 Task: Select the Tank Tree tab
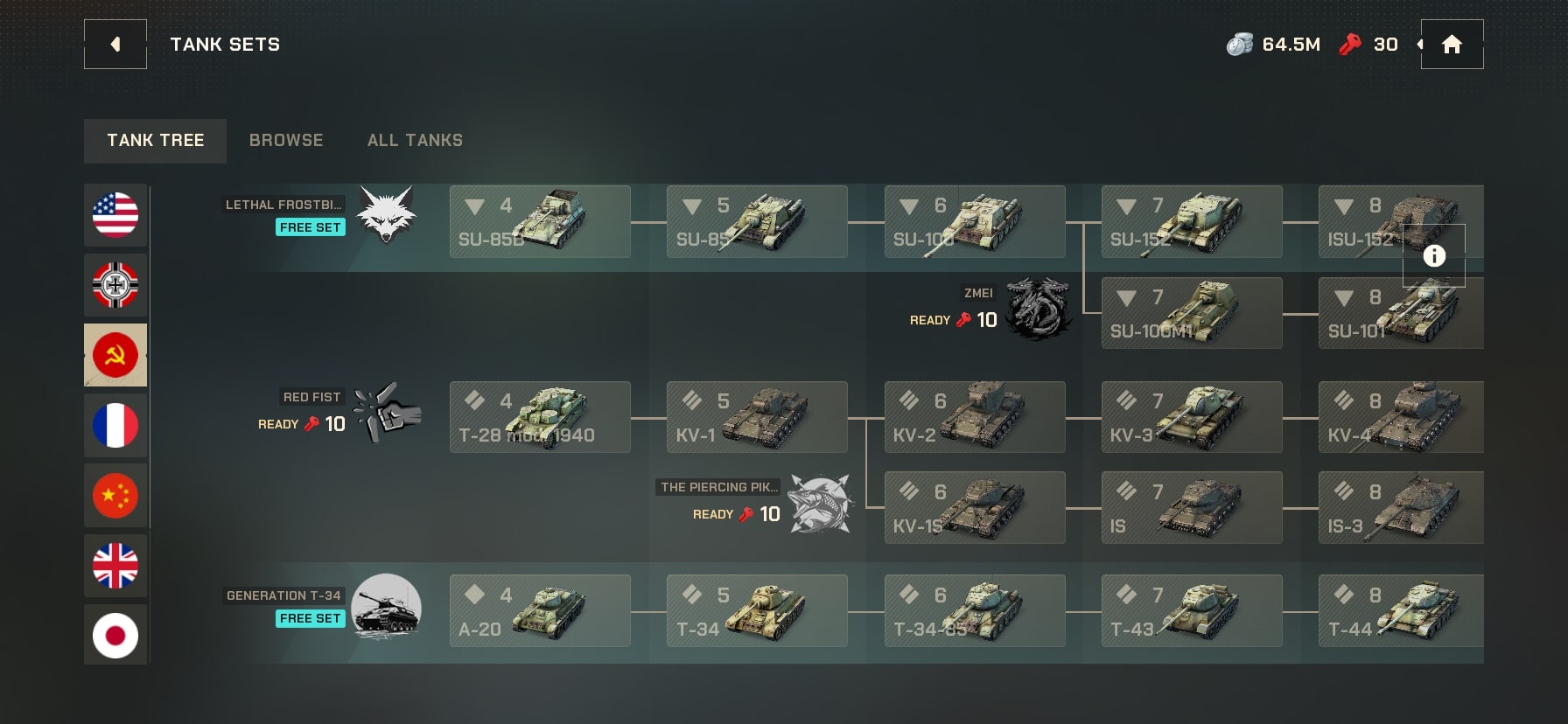[x=155, y=141]
